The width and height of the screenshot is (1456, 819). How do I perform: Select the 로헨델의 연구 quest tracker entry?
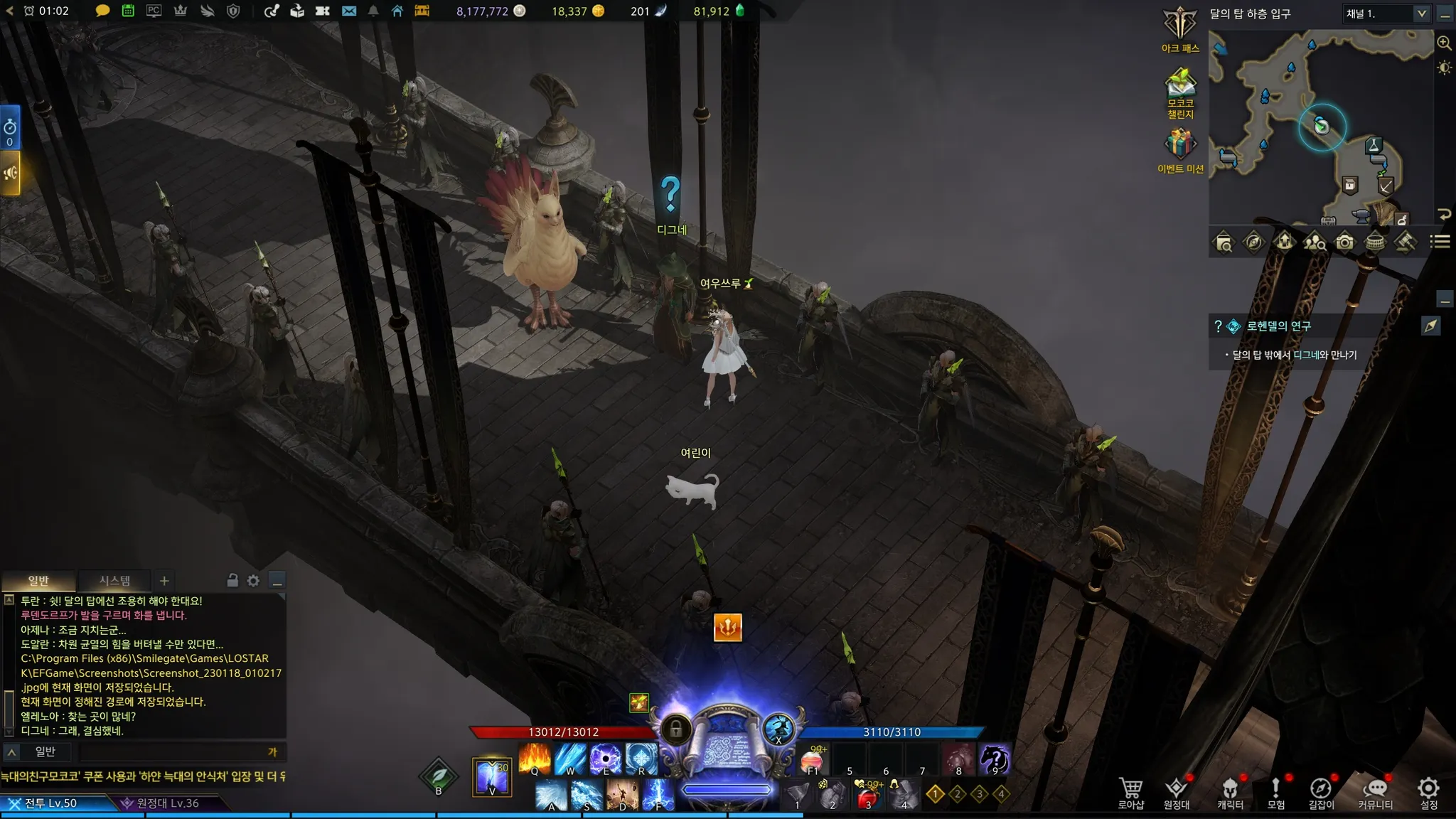[x=1278, y=326]
